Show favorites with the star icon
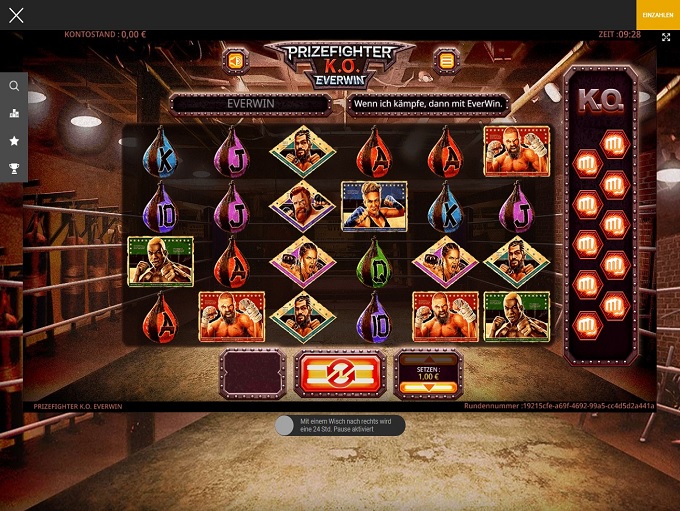Viewport: 680px width, 511px height. tap(14, 141)
